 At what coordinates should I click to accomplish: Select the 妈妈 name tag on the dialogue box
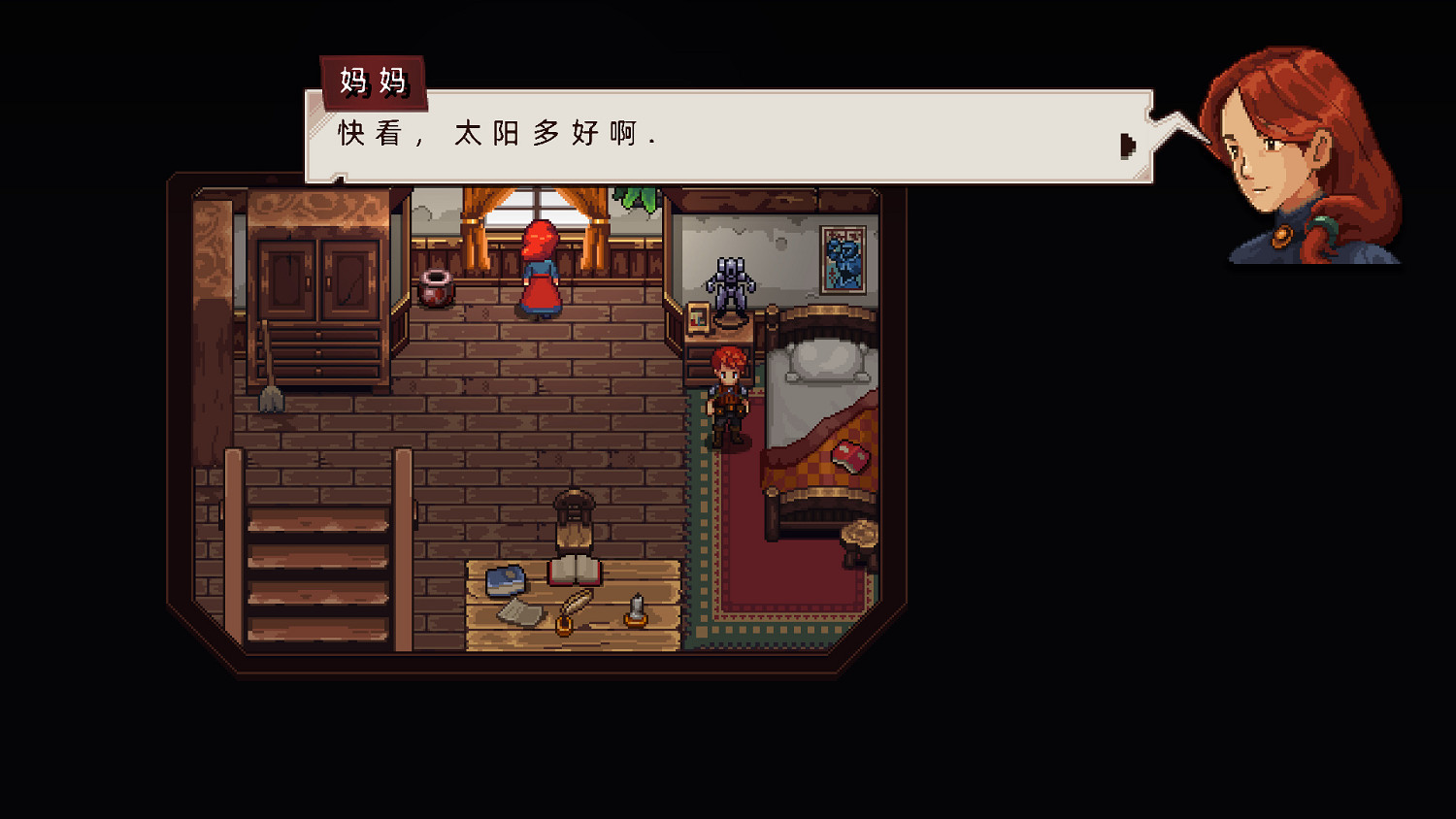click(374, 81)
